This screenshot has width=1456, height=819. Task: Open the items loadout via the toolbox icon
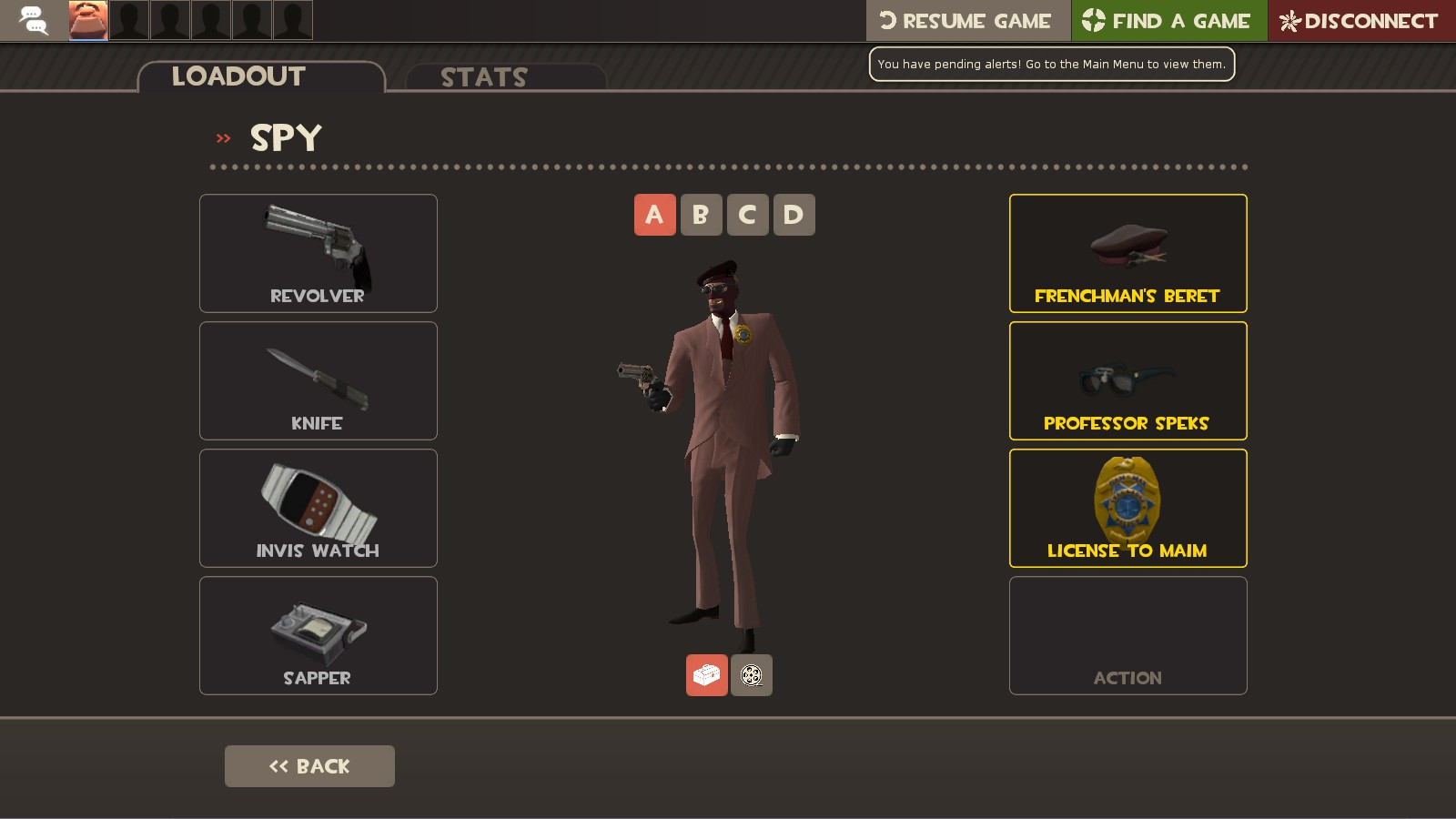[707, 675]
